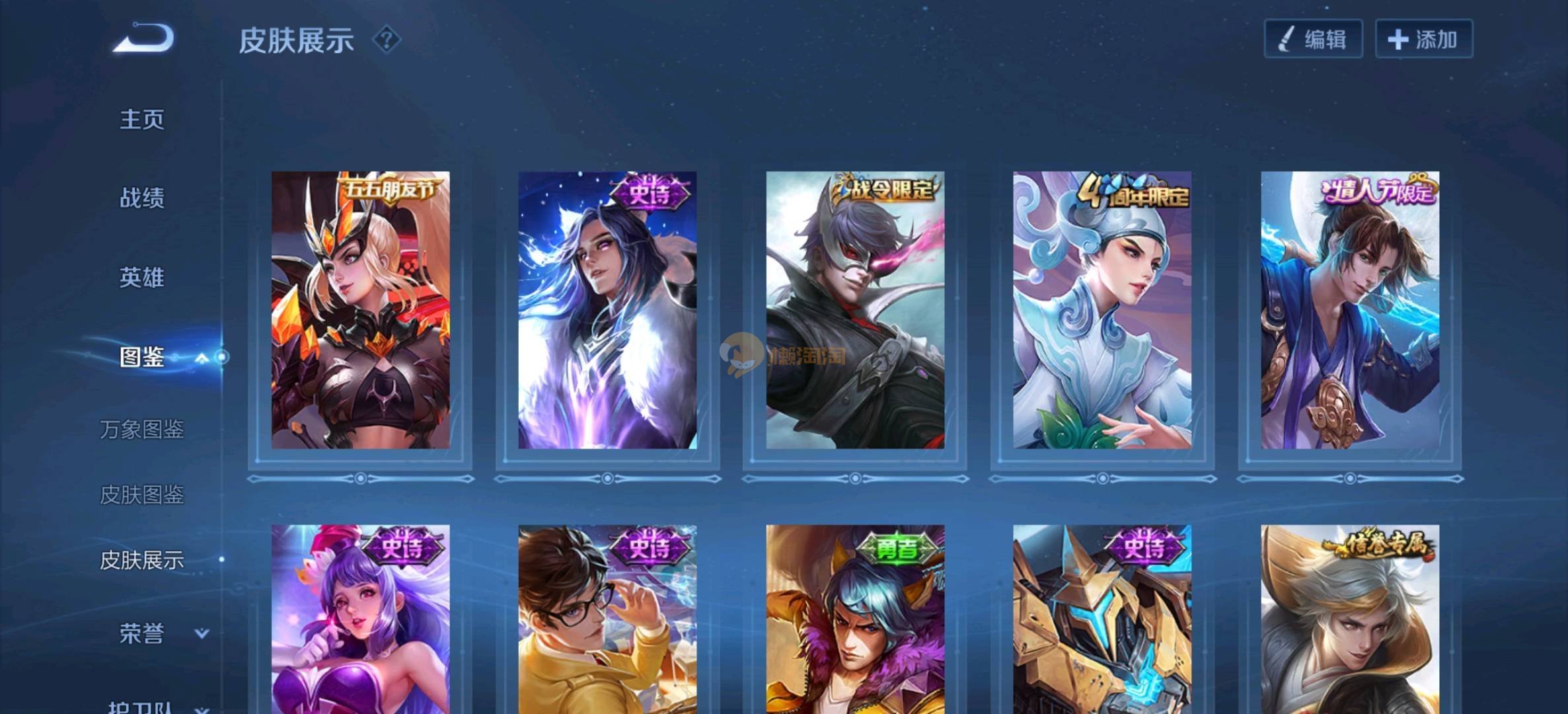Screen dimensions: 1568x714
Task: Choose the 皮肤图鉴 submenu
Action: click(x=141, y=495)
